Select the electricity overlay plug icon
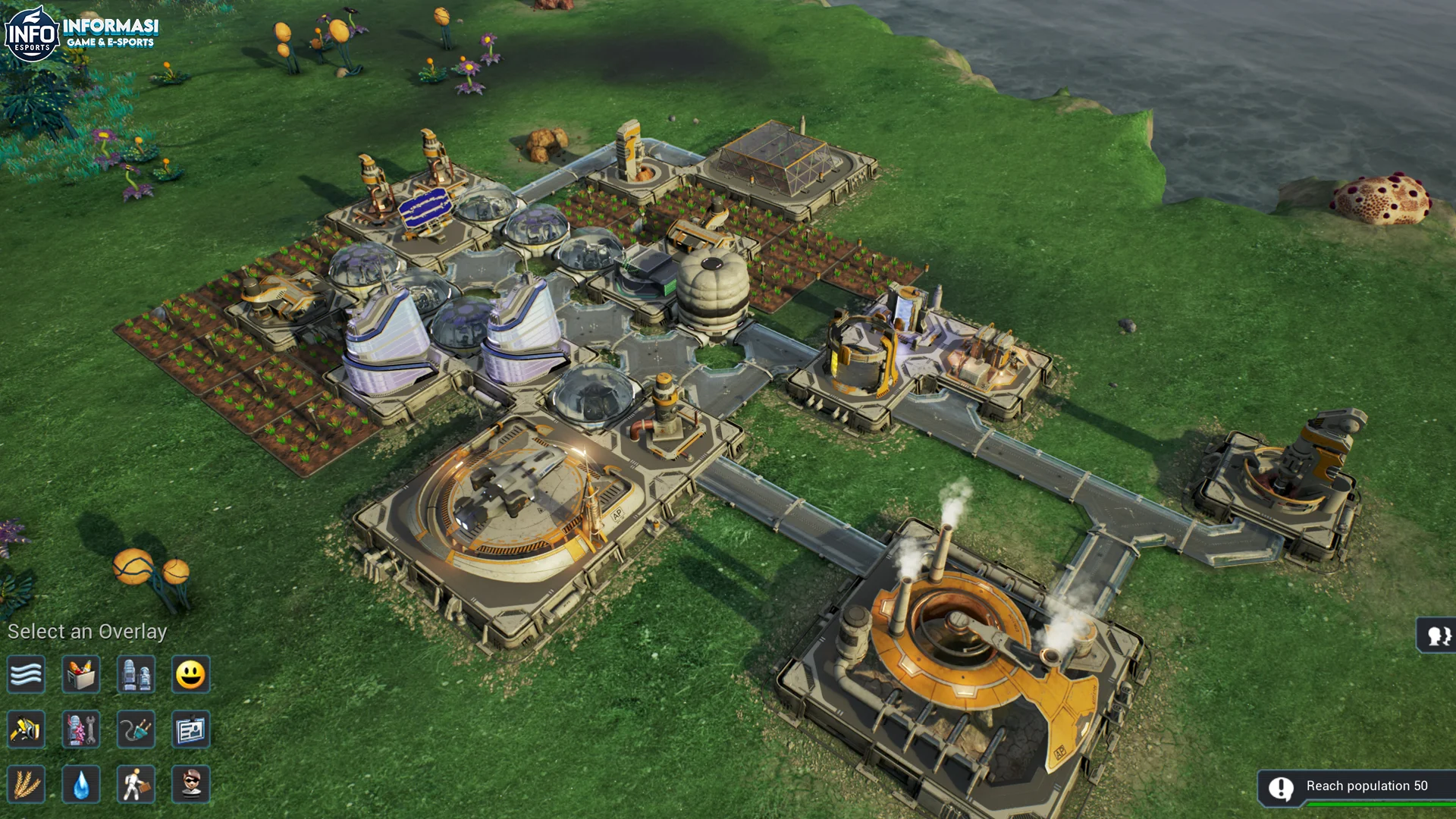Screen dimensions: 1456x819 (x=136, y=729)
